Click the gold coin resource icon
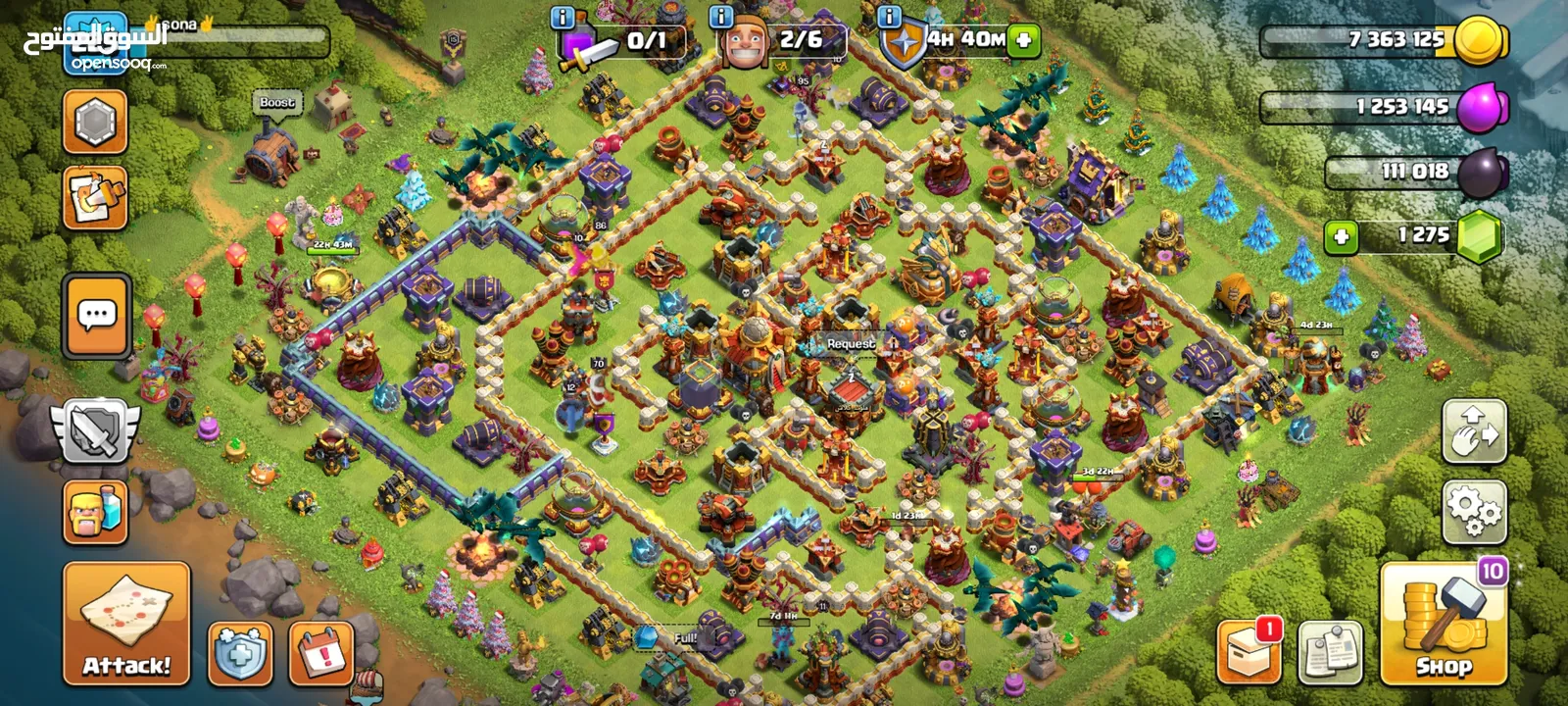 coord(1480,40)
